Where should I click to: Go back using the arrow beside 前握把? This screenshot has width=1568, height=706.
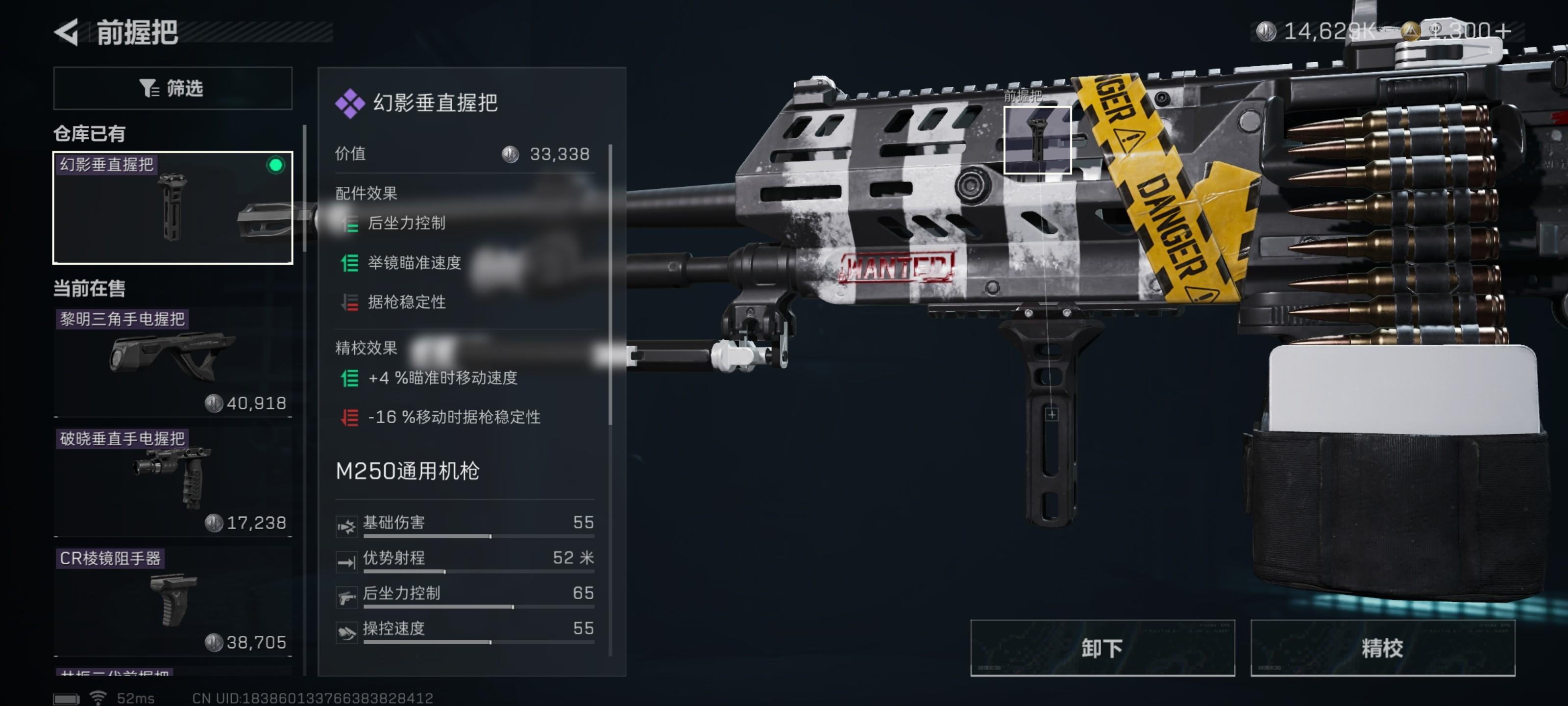click(67, 32)
